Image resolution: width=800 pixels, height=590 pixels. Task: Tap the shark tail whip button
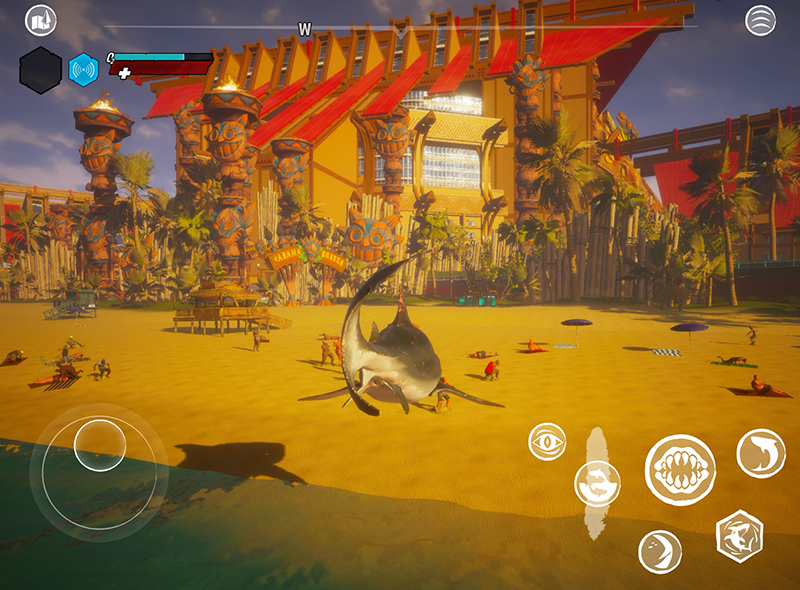click(660, 552)
